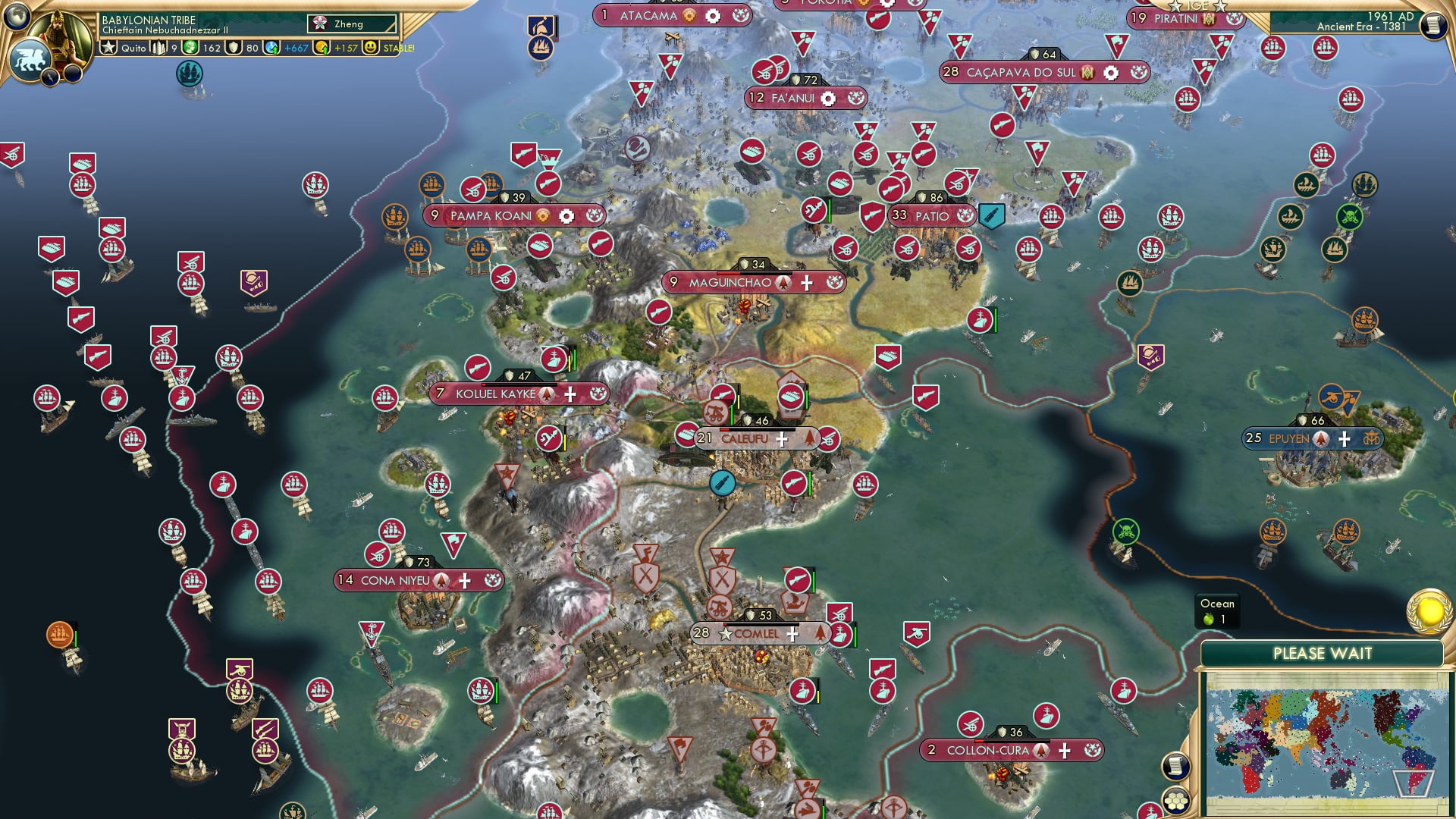Image resolution: width=1456 pixels, height=819 pixels.
Task: Select the gold income icon showing +157
Action: click(325, 45)
